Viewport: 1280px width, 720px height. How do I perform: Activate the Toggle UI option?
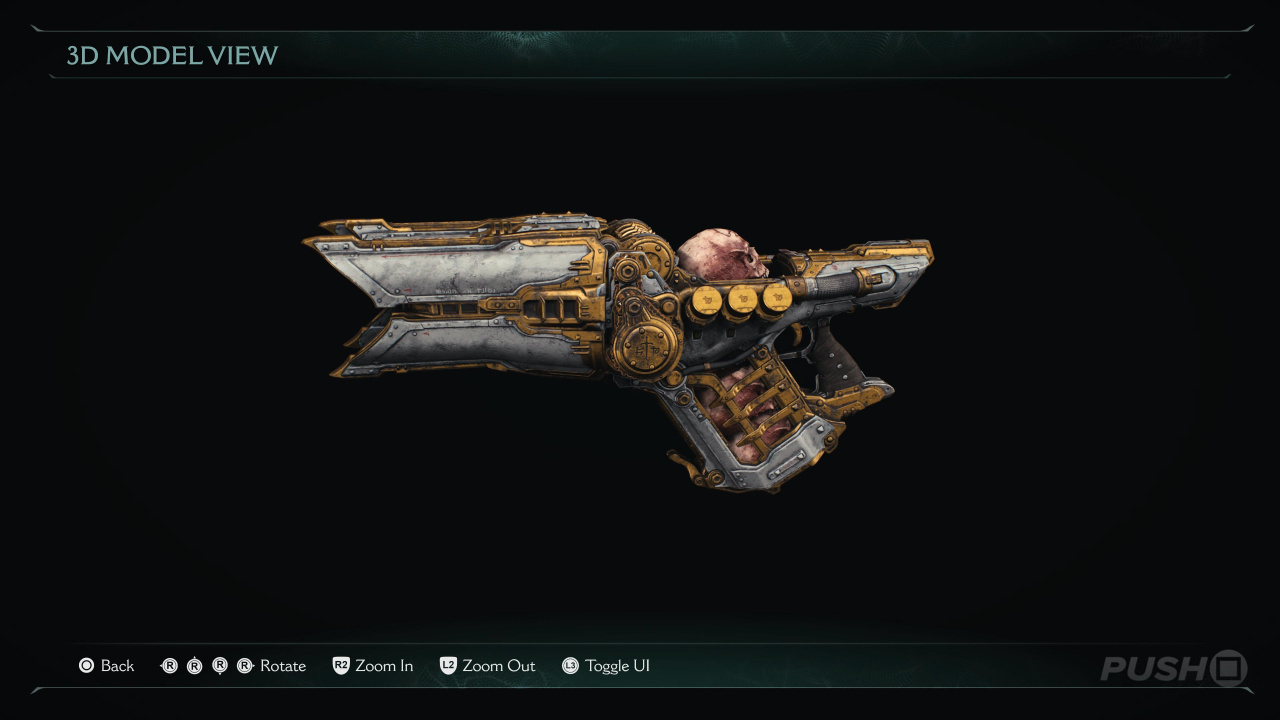(x=606, y=666)
